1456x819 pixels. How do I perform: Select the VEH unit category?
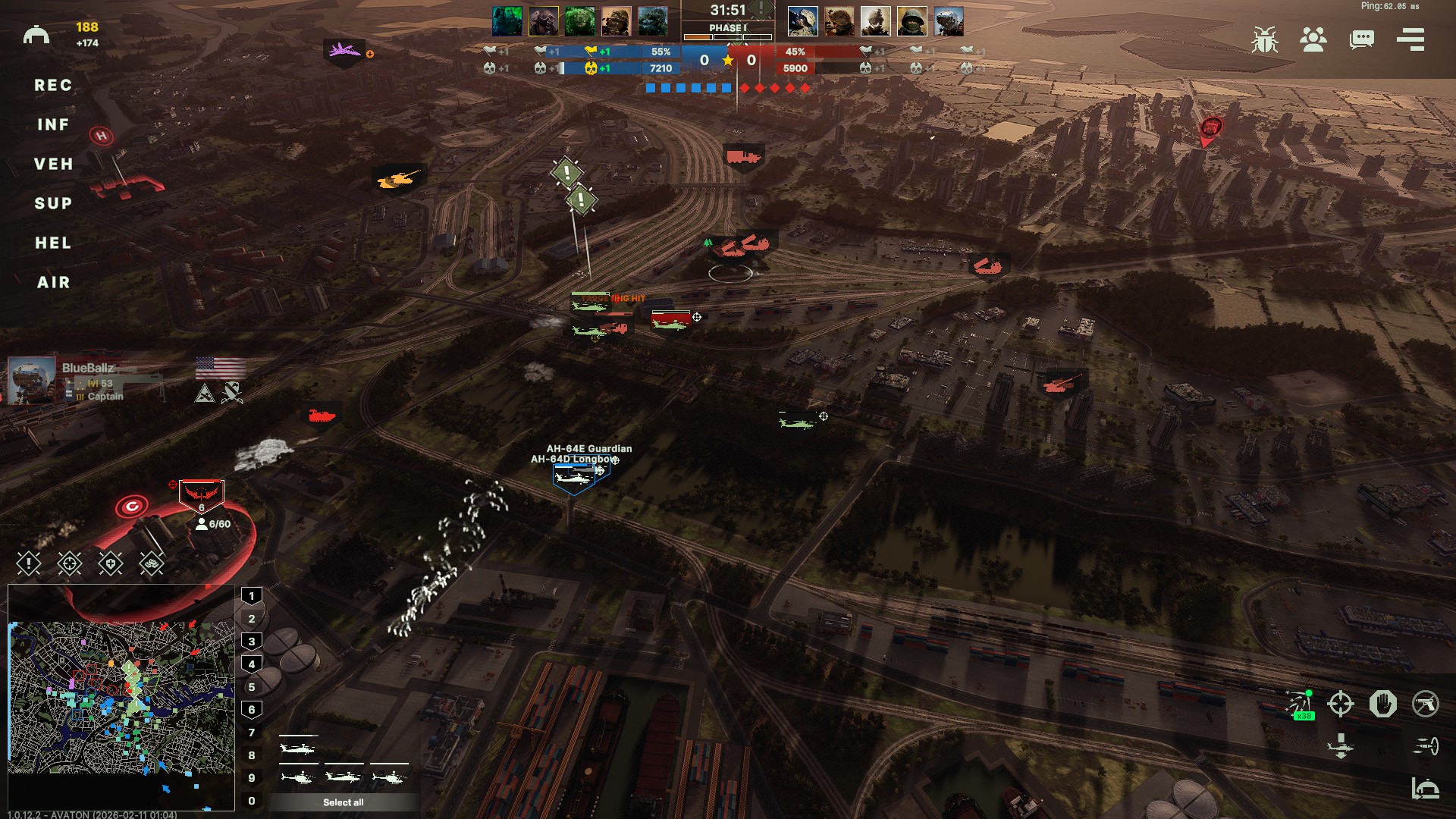[53, 165]
